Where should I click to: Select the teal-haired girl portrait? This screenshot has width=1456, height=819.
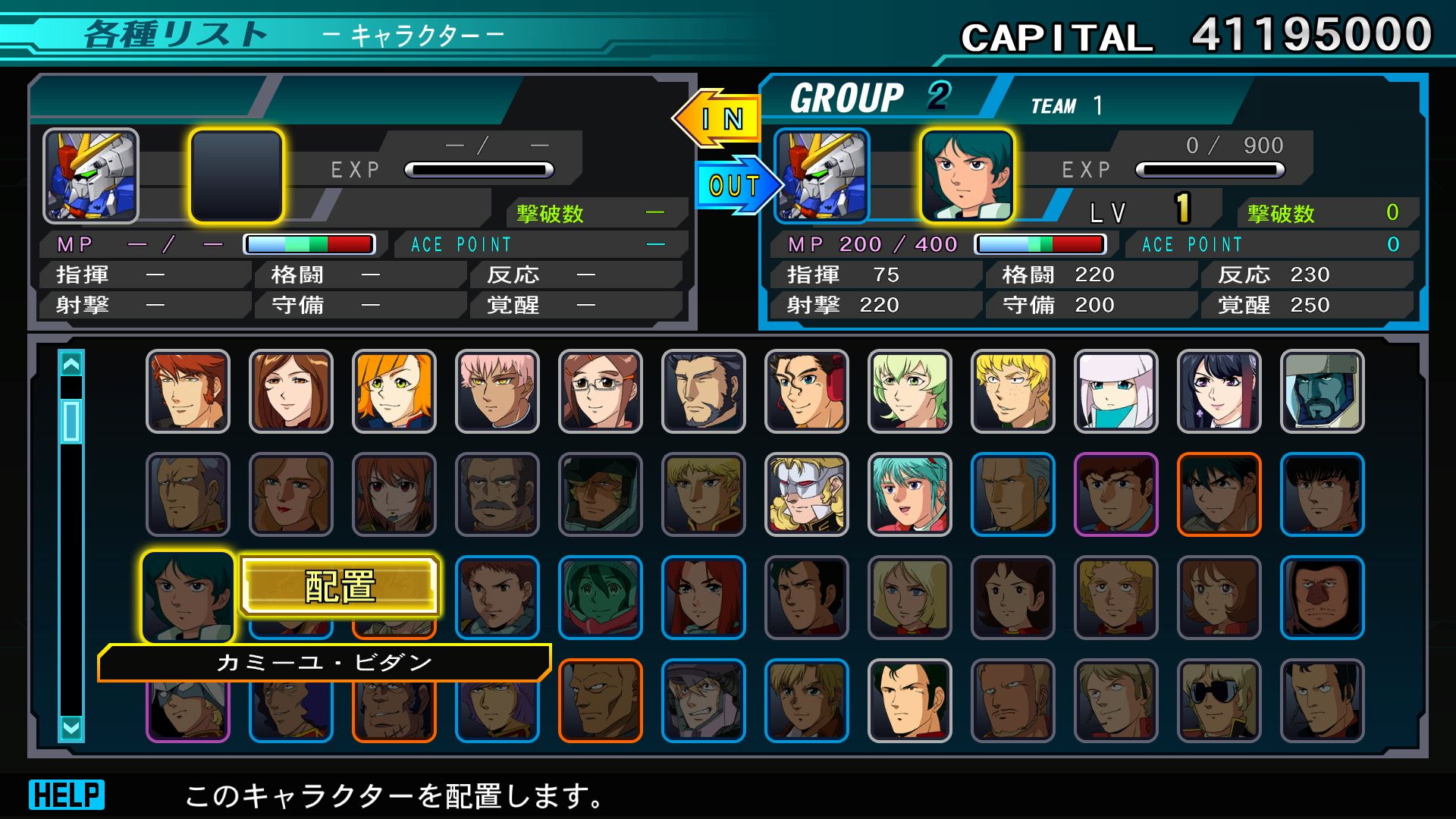coord(909,494)
